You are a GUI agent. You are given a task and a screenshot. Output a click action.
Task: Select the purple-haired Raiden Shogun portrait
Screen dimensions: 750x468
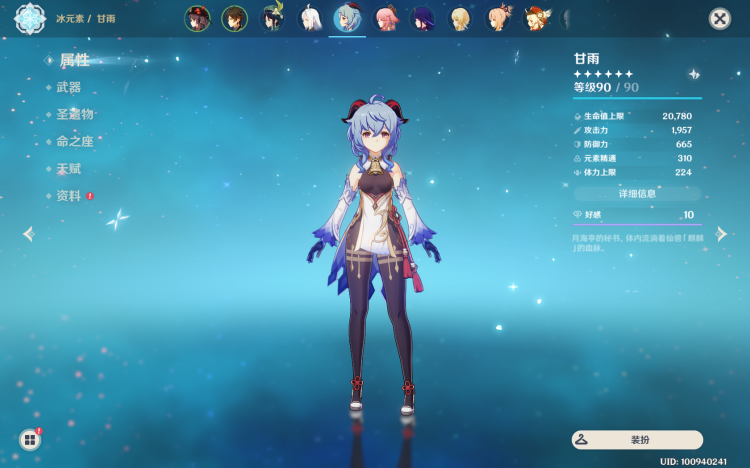click(x=423, y=19)
